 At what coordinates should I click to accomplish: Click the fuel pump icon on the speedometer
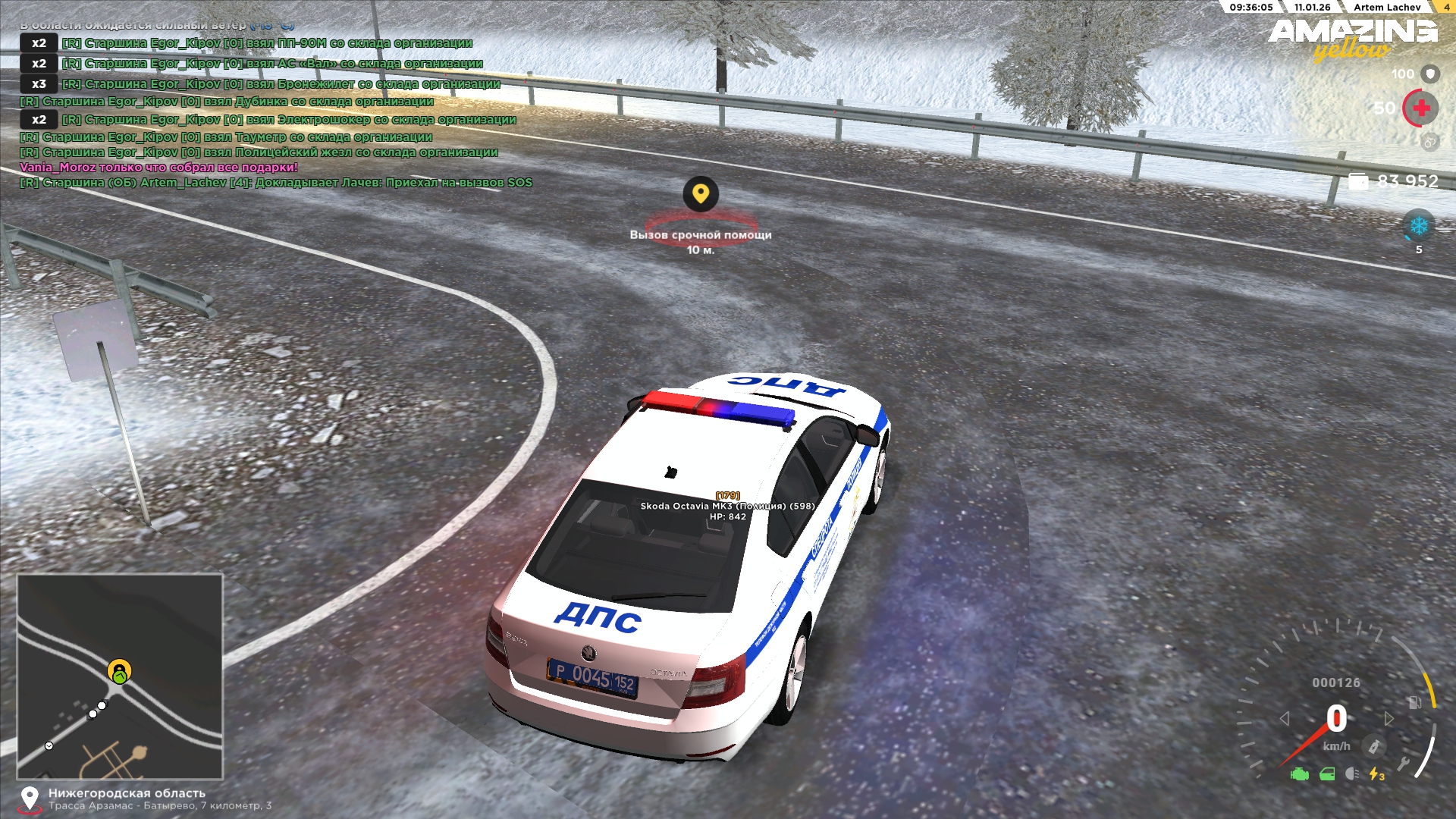coord(1415,702)
